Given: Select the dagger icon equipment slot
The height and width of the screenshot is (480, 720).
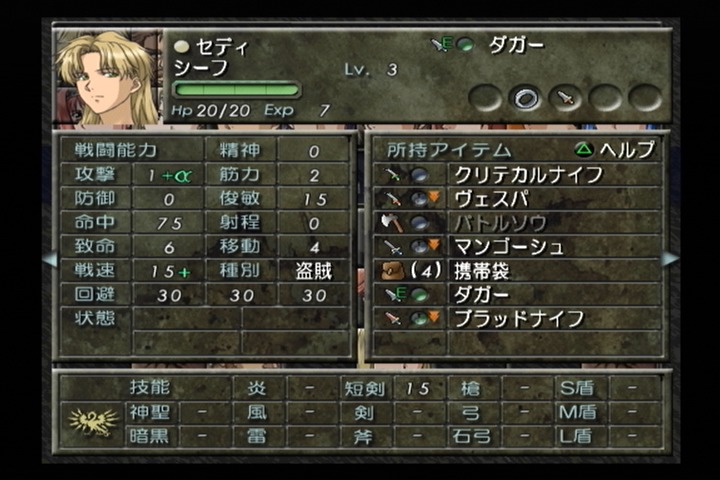Looking at the screenshot, I should click(x=565, y=97).
